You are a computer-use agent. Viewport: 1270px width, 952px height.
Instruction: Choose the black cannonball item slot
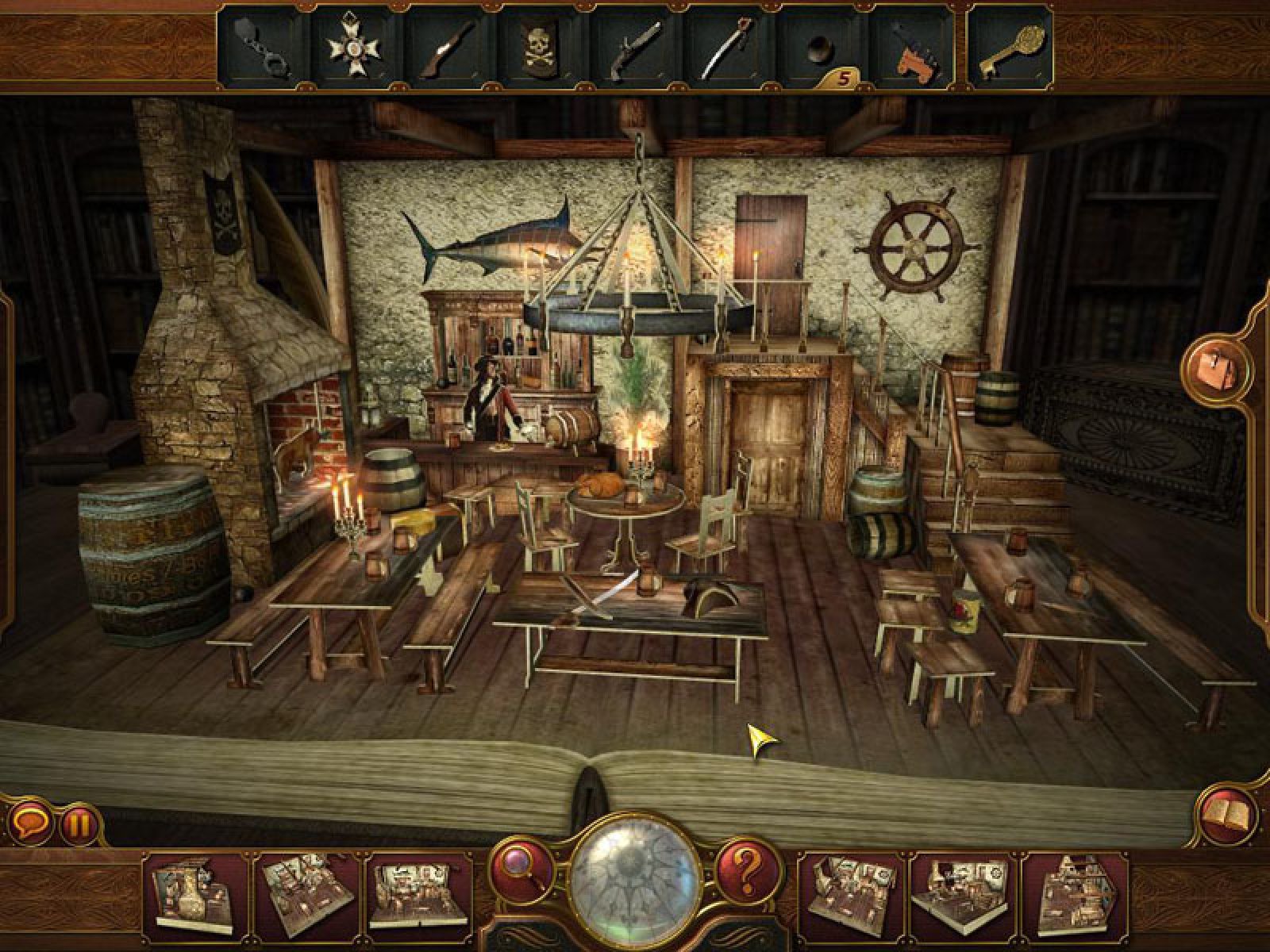tap(818, 49)
